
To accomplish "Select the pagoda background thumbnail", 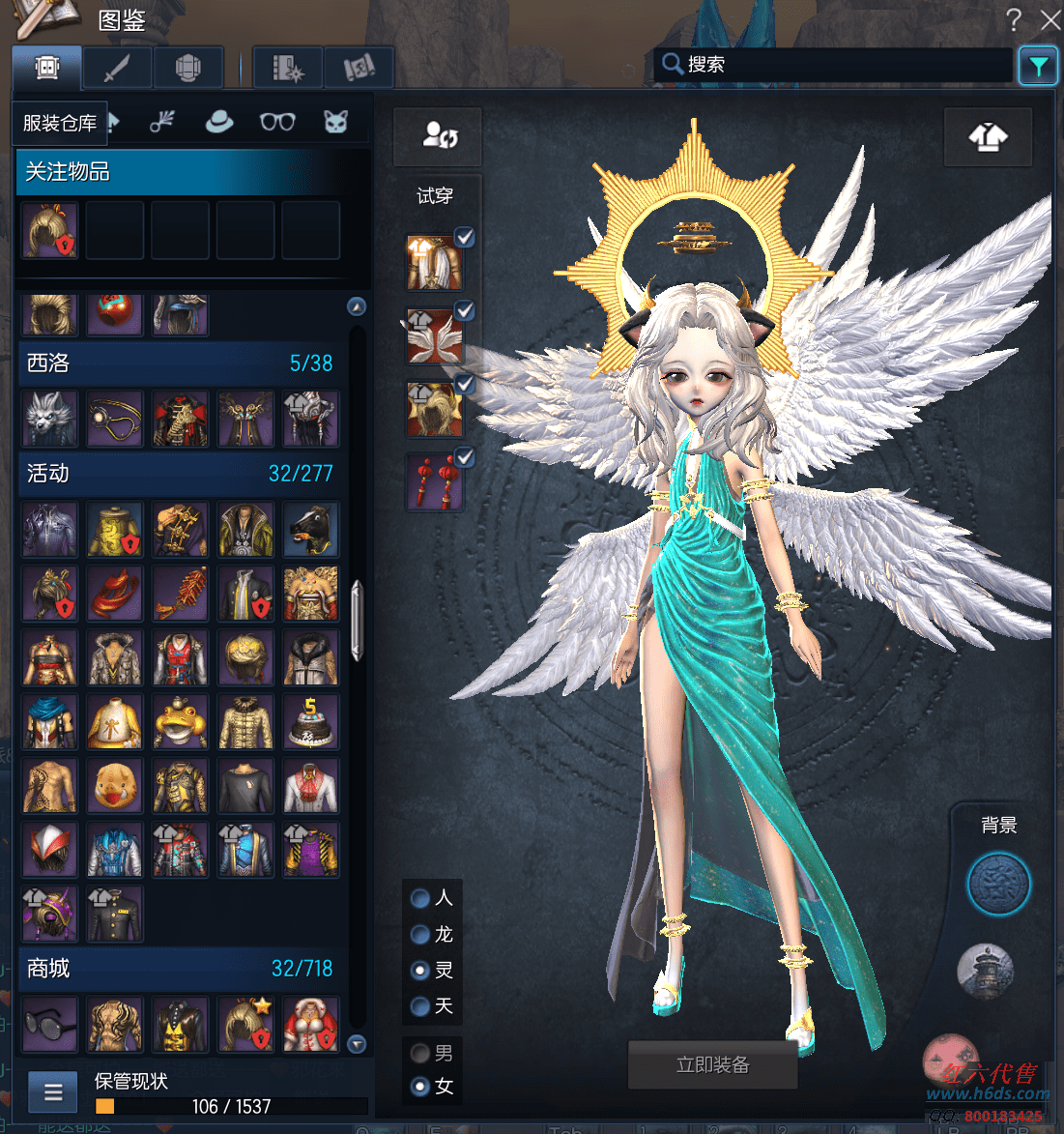I will coord(985,970).
